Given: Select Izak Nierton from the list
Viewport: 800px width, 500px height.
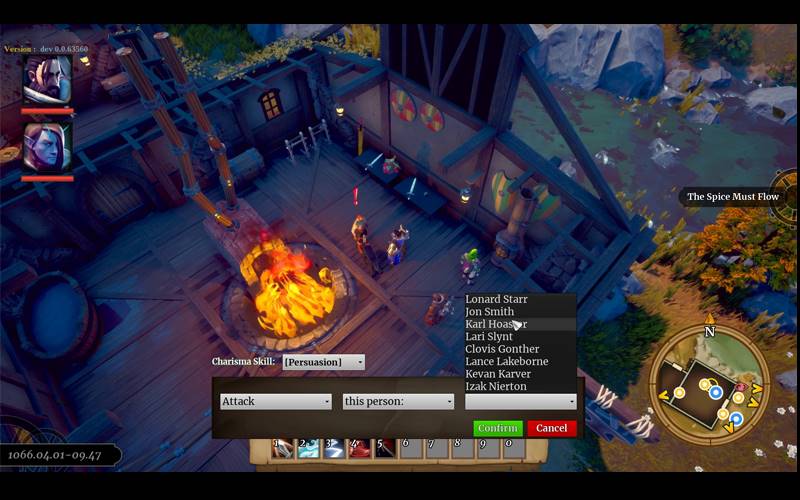Looking at the screenshot, I should point(496,386).
